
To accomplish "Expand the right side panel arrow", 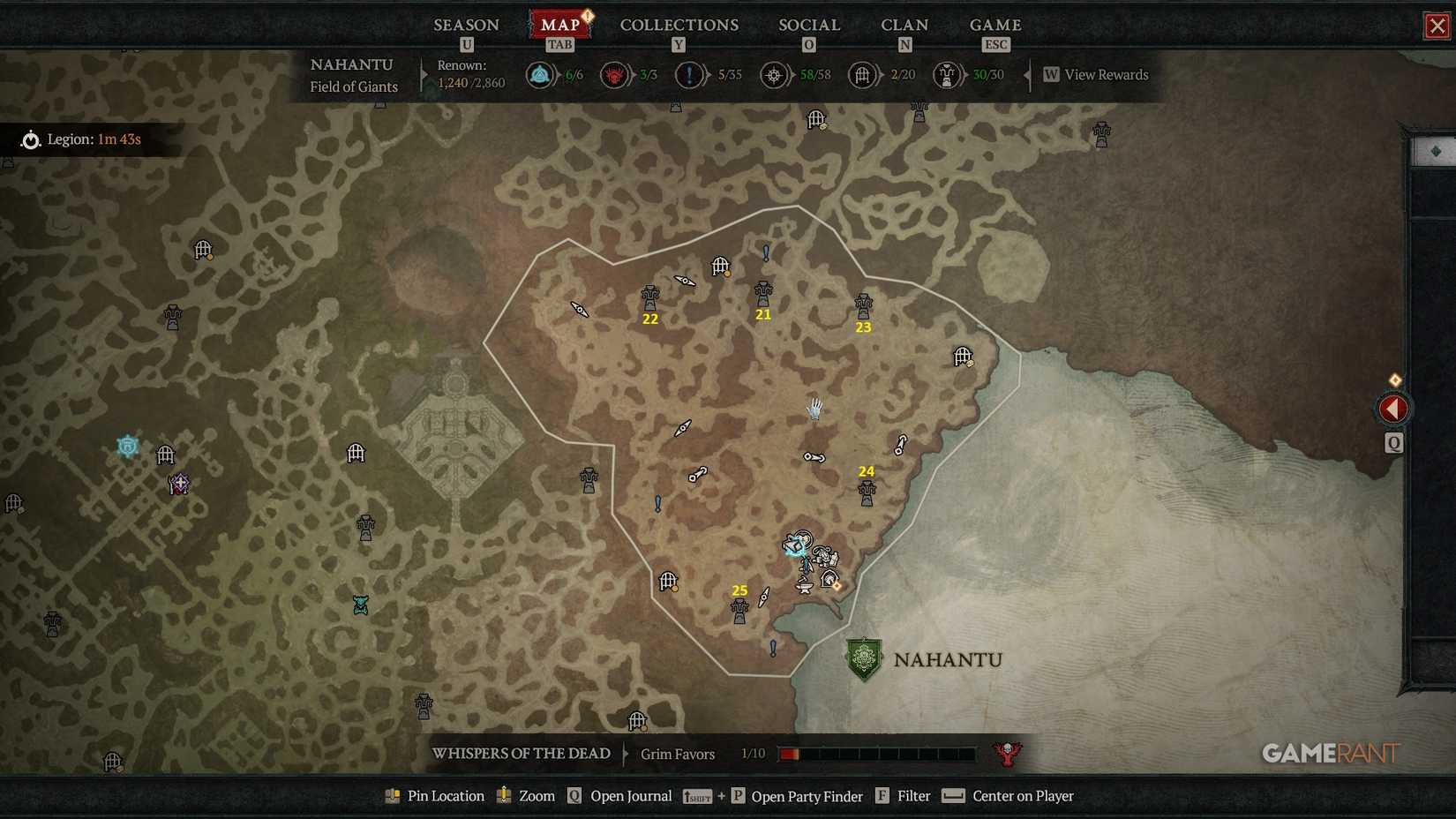I will [x=1392, y=408].
